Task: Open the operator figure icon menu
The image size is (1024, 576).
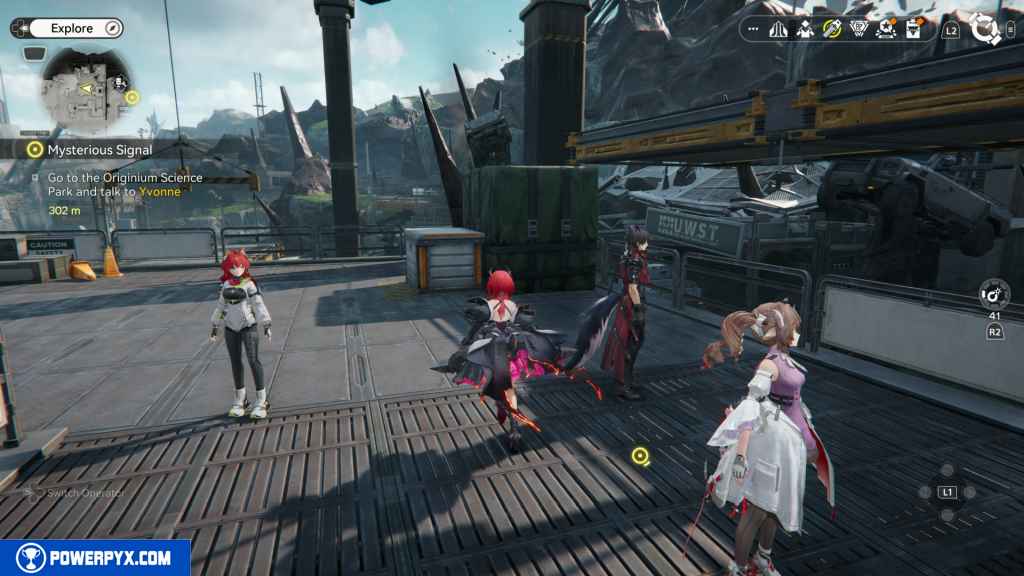Action: coord(805,30)
